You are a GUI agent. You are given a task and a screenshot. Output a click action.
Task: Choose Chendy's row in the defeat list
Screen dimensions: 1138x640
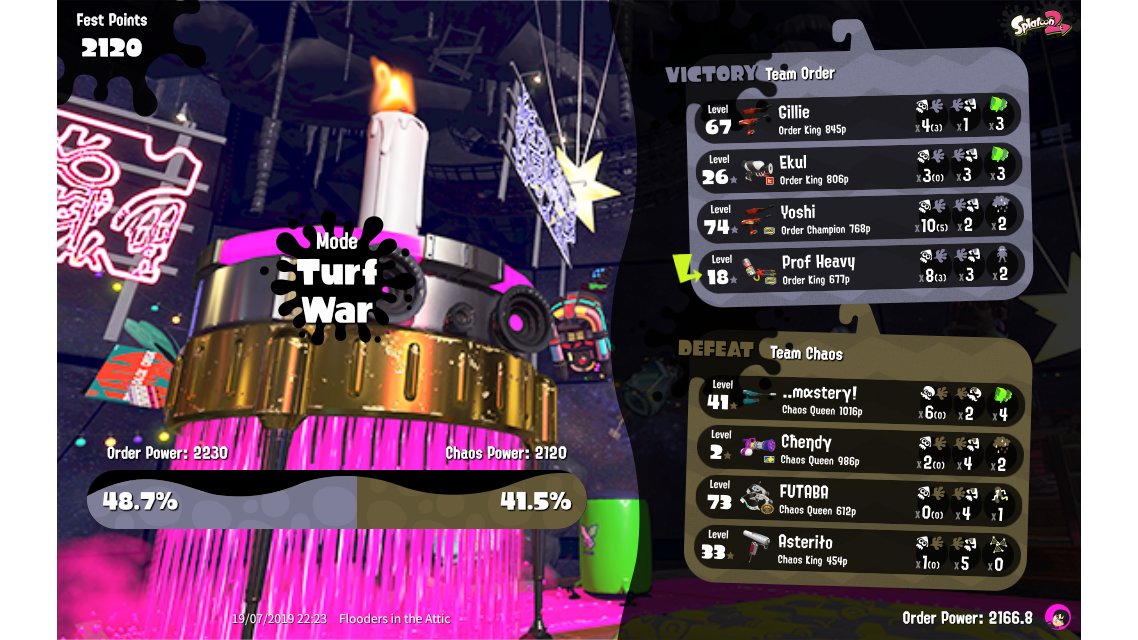(x=858, y=450)
